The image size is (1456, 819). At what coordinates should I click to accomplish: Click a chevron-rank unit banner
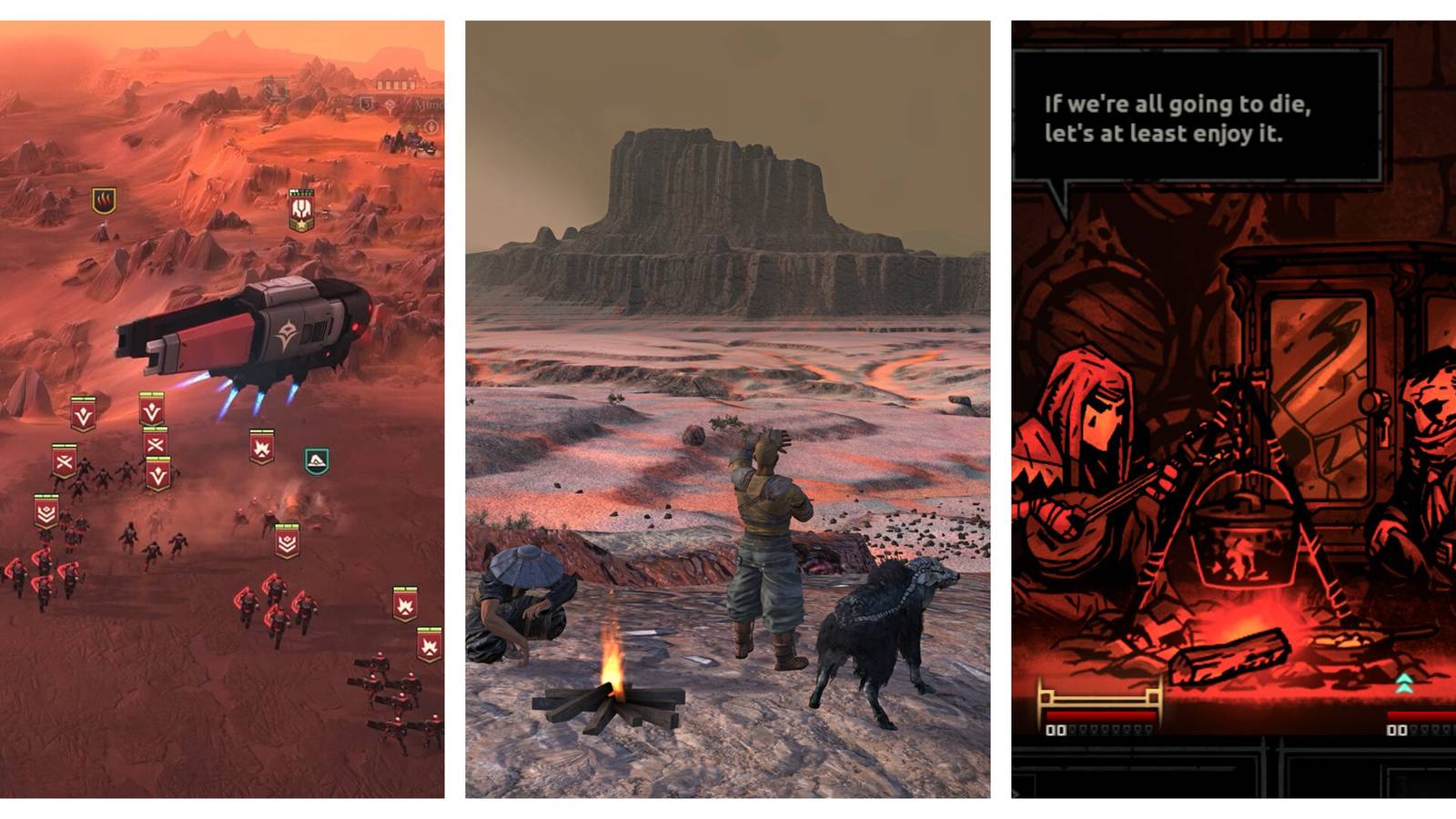(x=46, y=511)
